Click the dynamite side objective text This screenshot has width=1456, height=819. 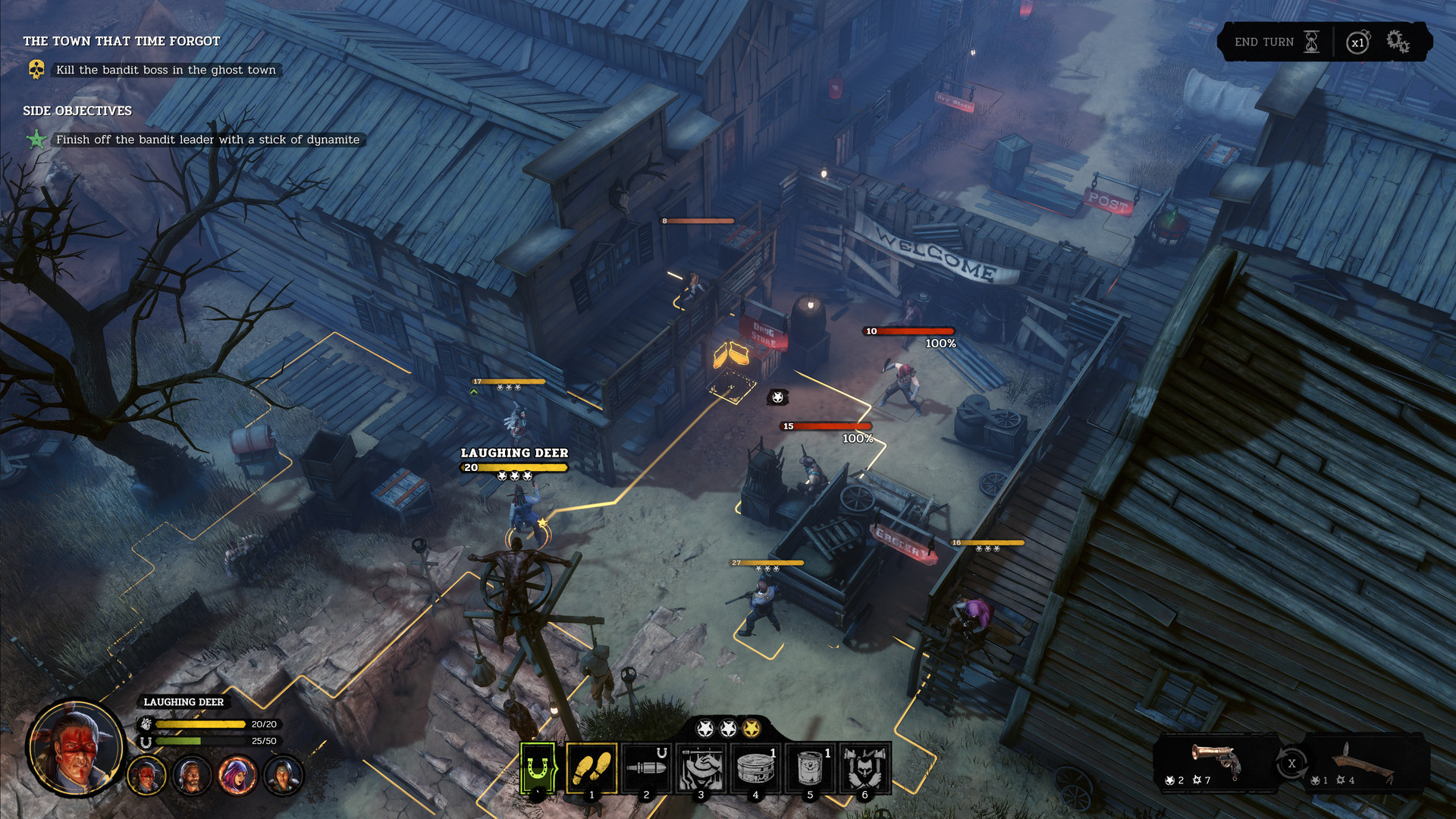(x=207, y=140)
